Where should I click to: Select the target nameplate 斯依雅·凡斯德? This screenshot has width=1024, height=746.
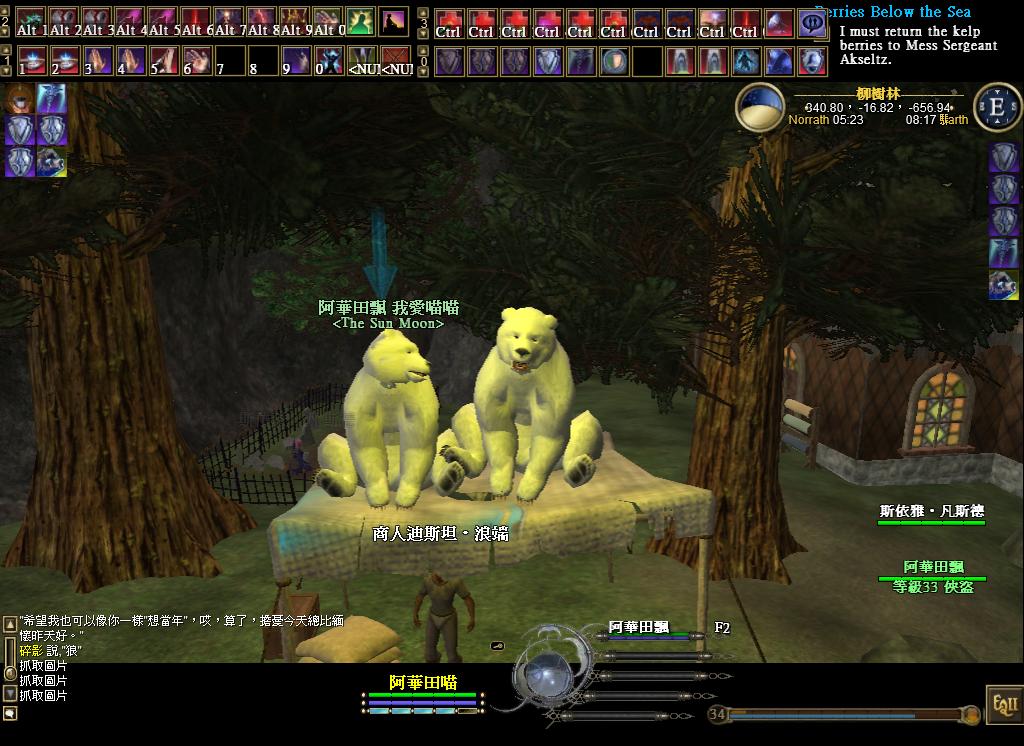(x=931, y=511)
